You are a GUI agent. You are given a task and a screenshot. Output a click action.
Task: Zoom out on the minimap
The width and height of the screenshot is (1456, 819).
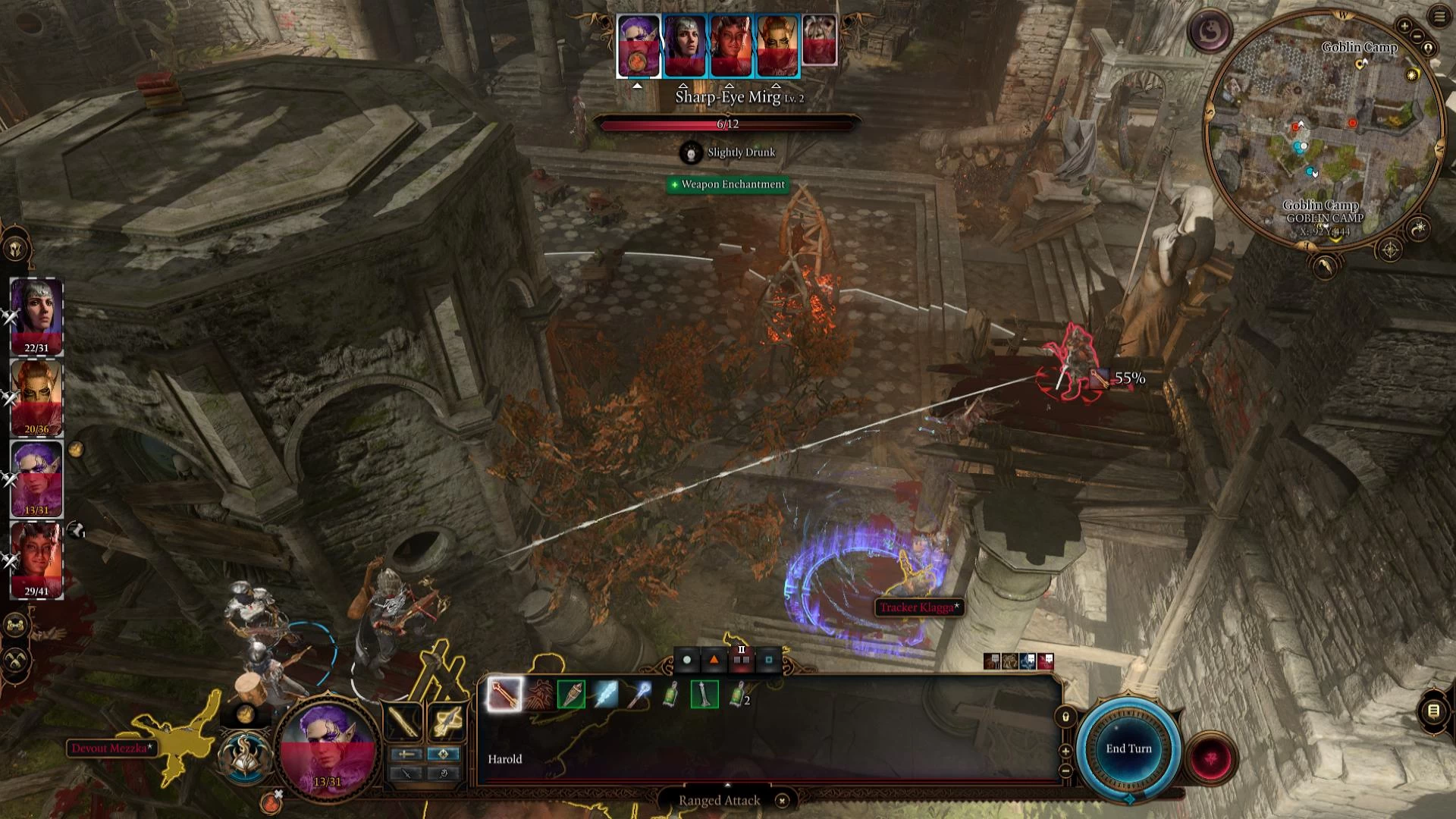(x=1417, y=36)
